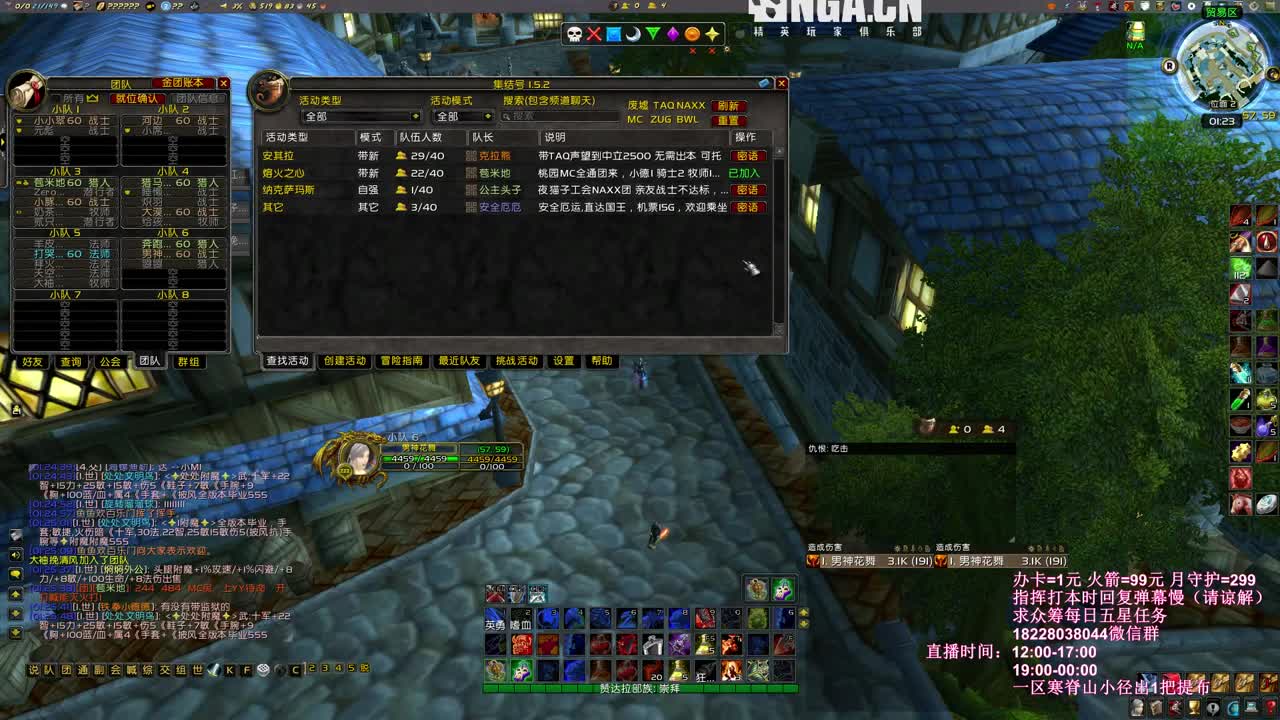Click the 嗜血 macro icon on the action bar
Viewport: 1280px width, 720px height.
[x=521, y=618]
